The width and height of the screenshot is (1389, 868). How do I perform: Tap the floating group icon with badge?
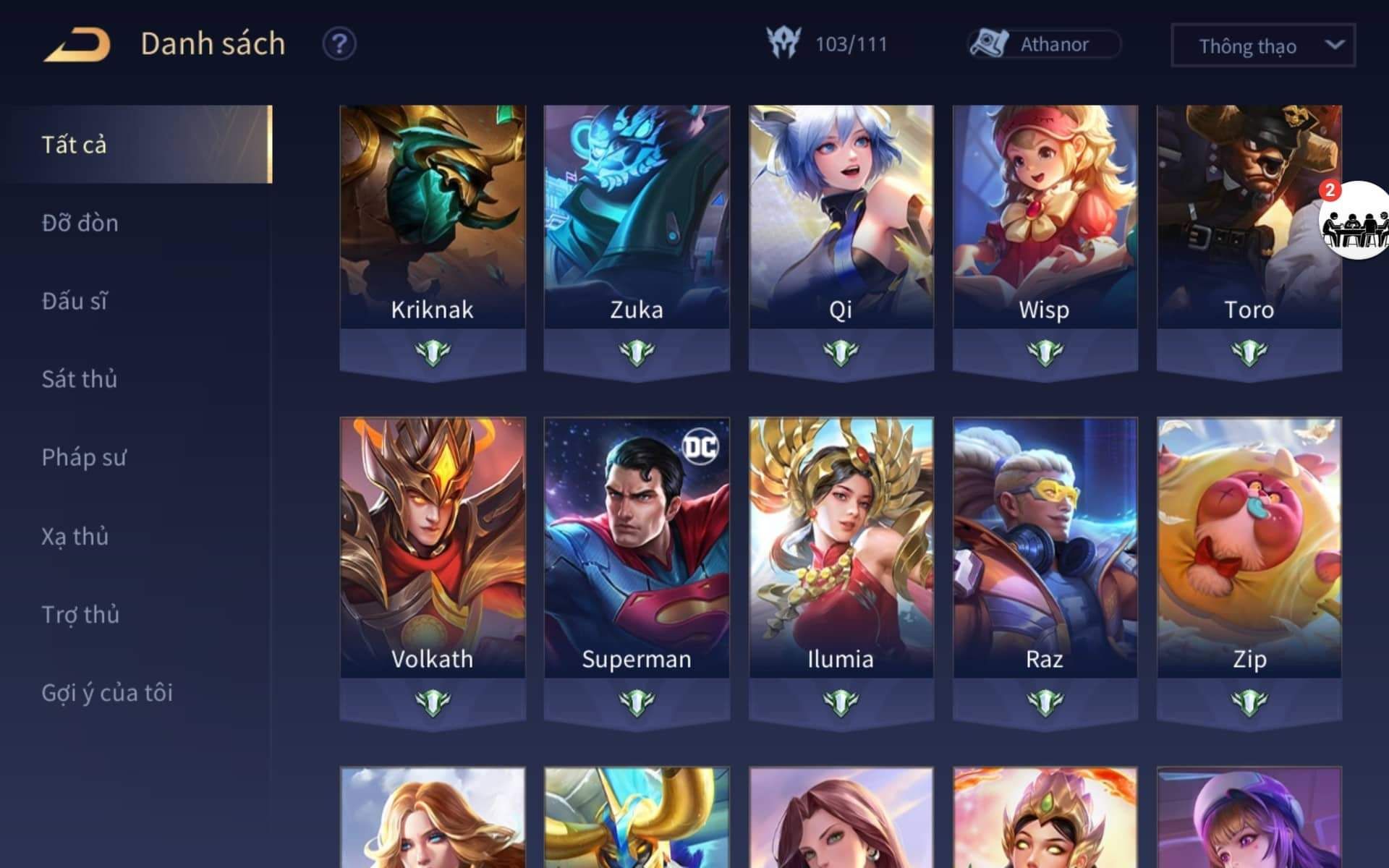coord(1354,221)
